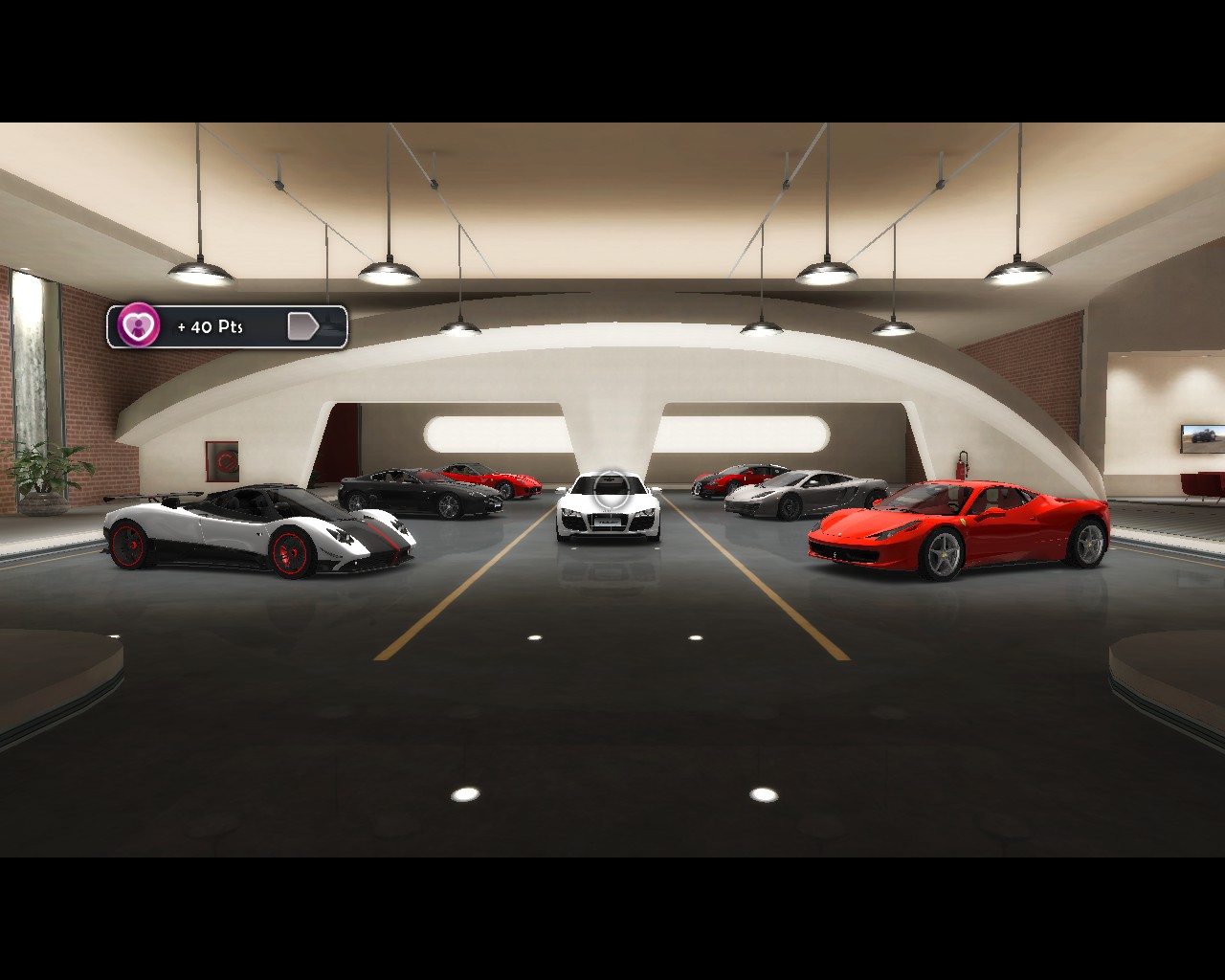Select the red car parked behind the McLaren

coord(737,477)
